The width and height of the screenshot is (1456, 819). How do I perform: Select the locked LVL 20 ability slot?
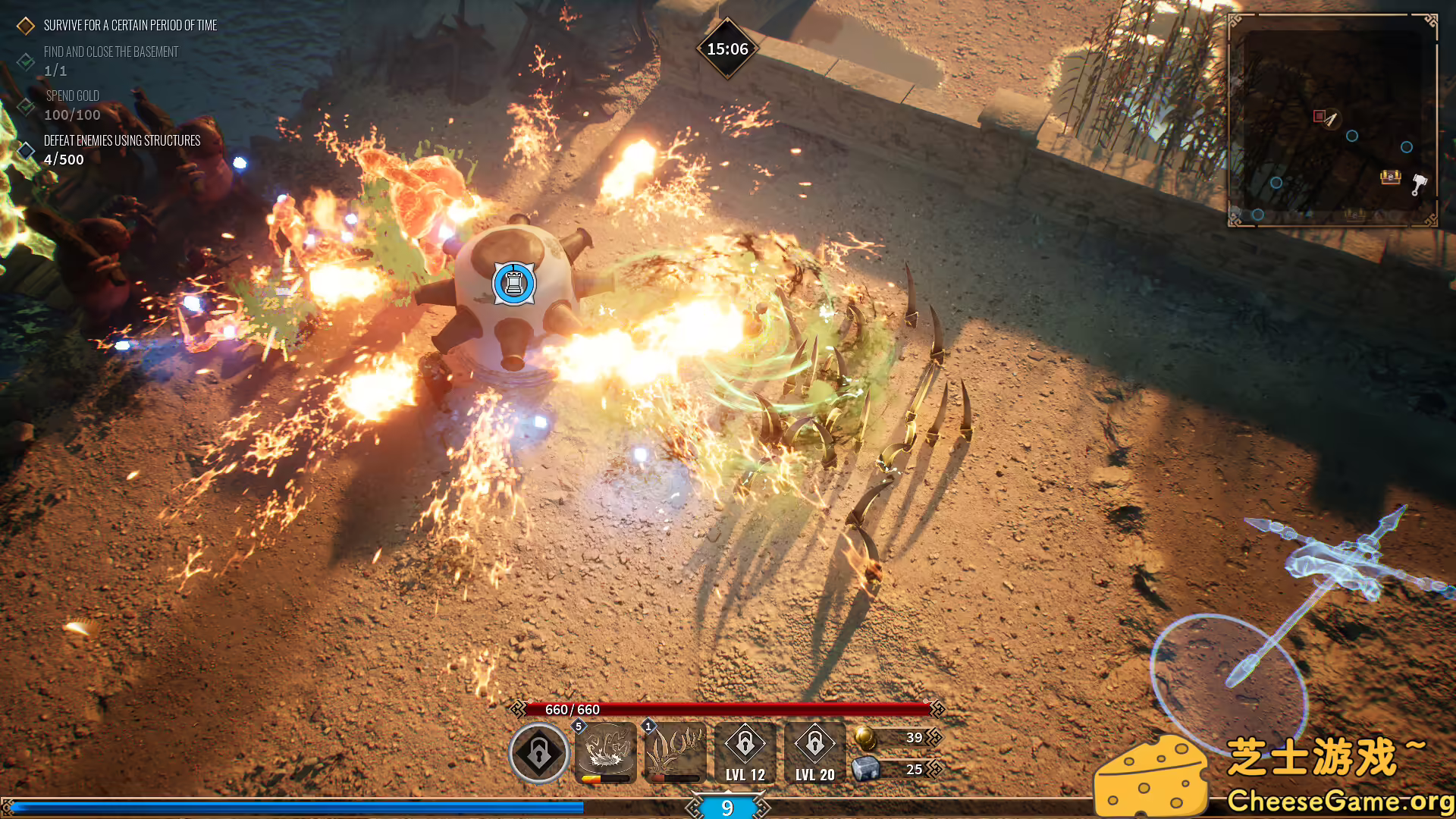coord(815,752)
